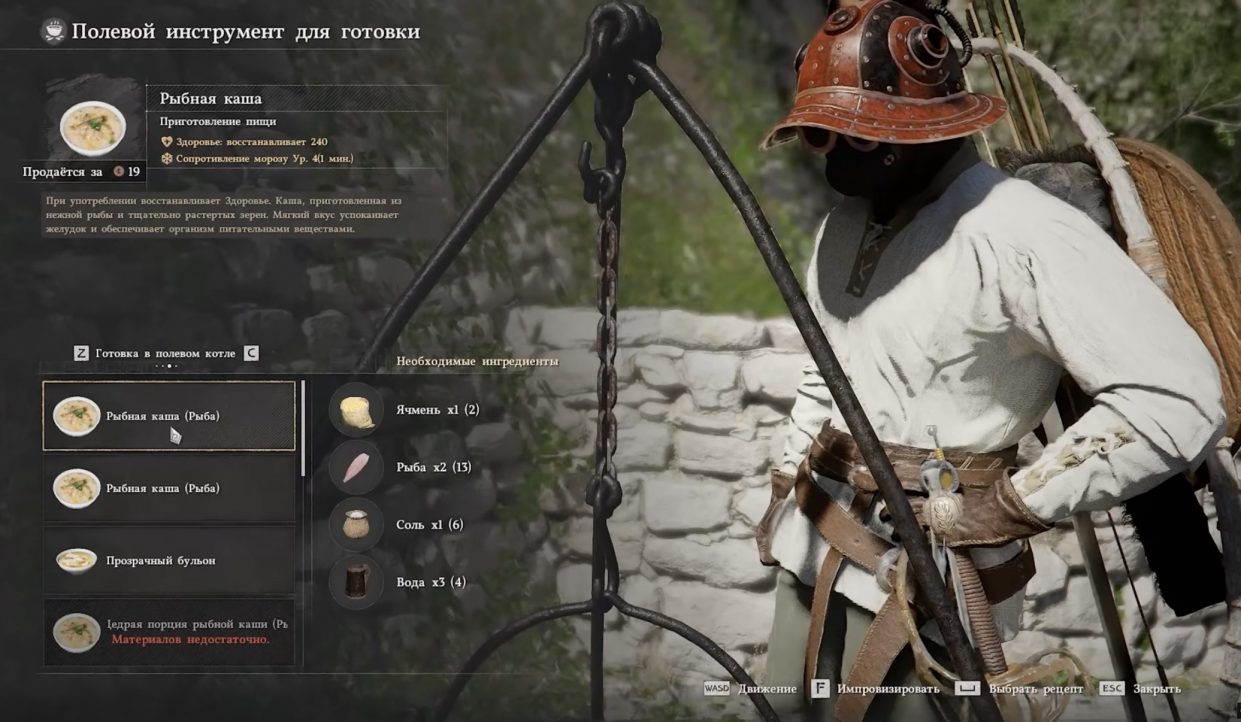1241x722 pixels.
Task: Select the highlighted Рыбная каша (Рыба) recipe
Action: click(x=169, y=416)
